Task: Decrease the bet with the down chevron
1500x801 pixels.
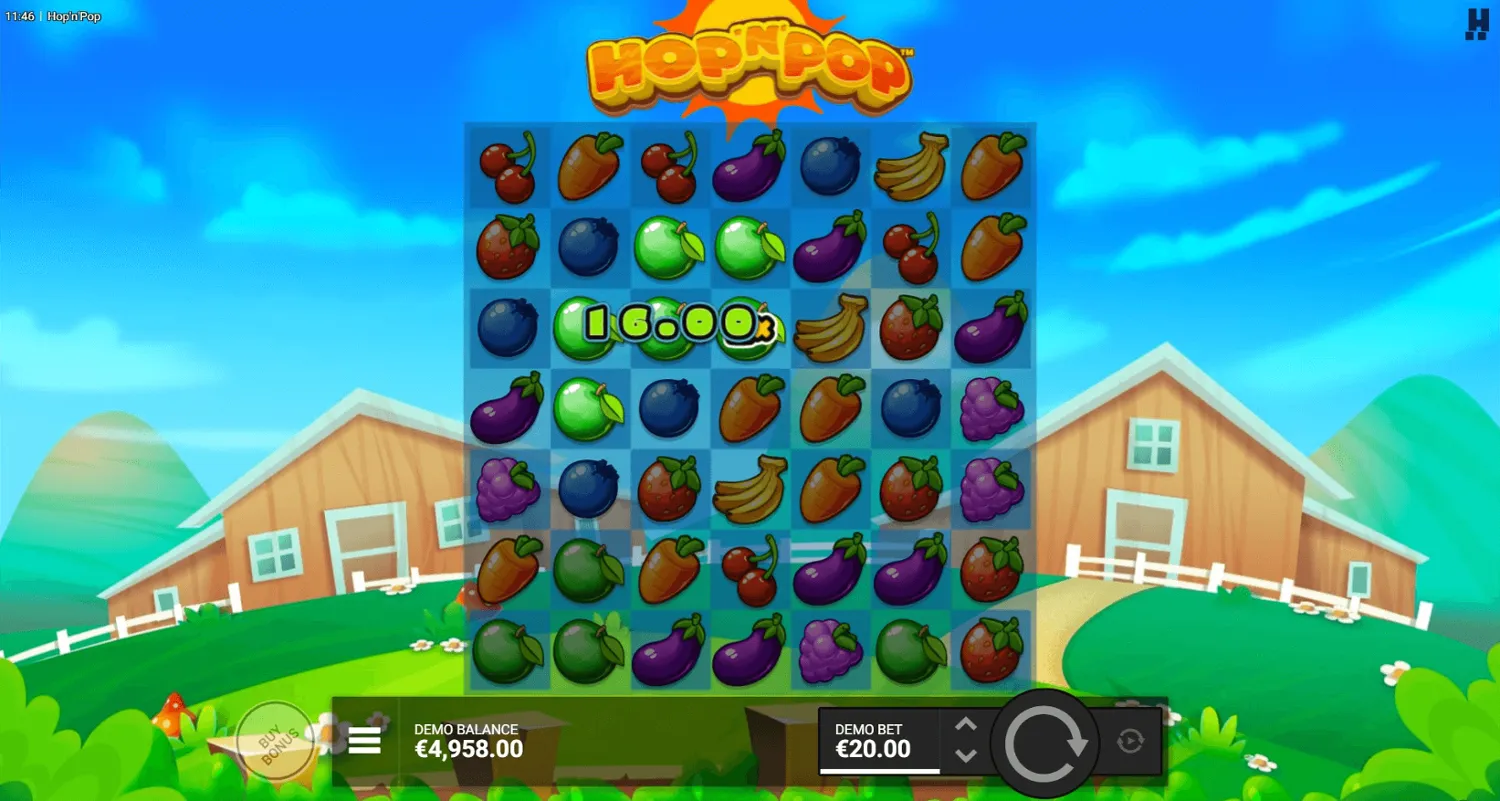Action: 966,756
